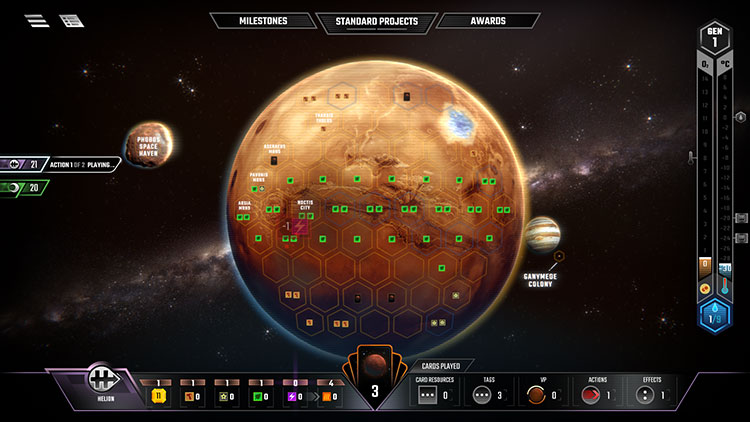Viewport: 750px width, 422px height.
Task: Open the hand of cards
Action: tap(375, 380)
